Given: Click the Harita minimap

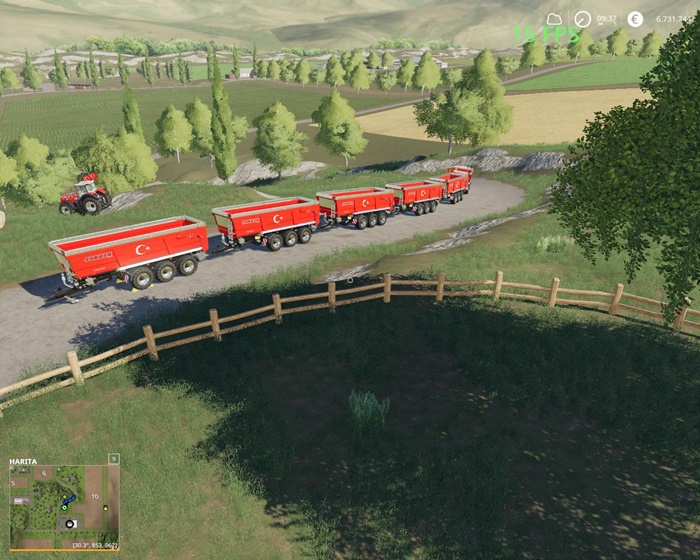Looking at the screenshot, I should point(62,503).
